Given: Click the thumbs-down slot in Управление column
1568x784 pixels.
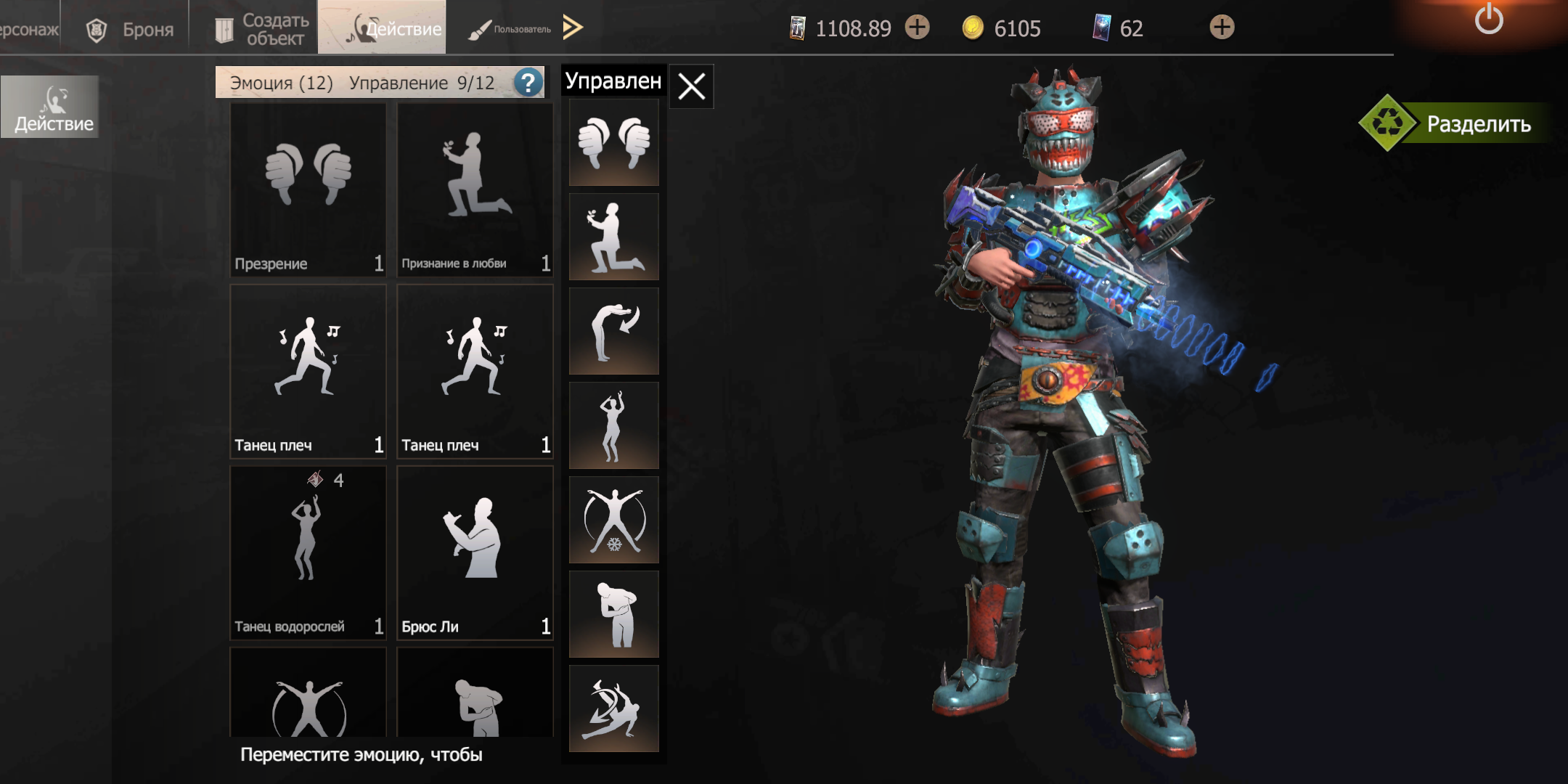Looking at the screenshot, I should coord(614,142).
